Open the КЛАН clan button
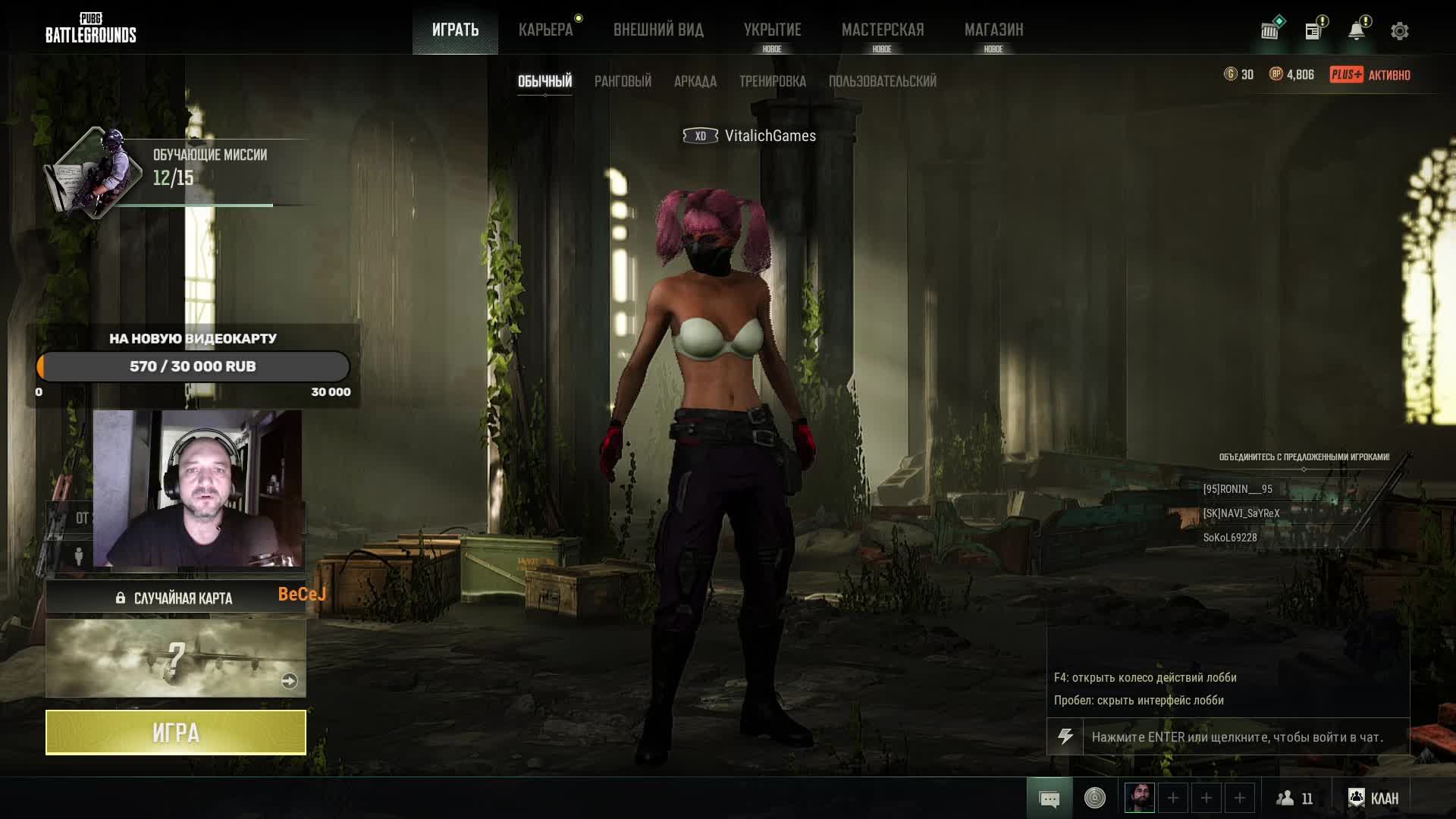 (1373, 798)
